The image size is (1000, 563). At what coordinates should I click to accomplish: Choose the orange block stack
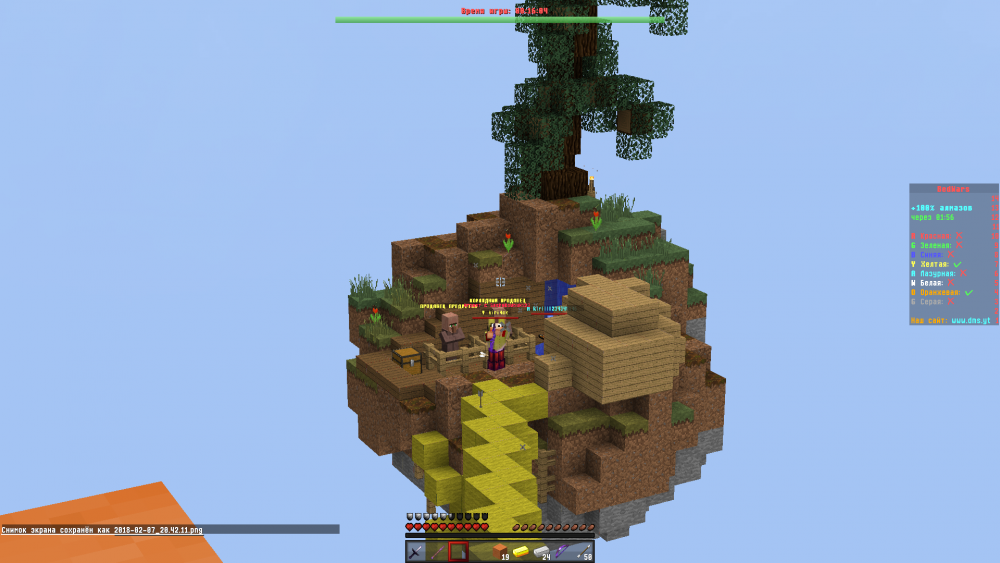[500, 551]
